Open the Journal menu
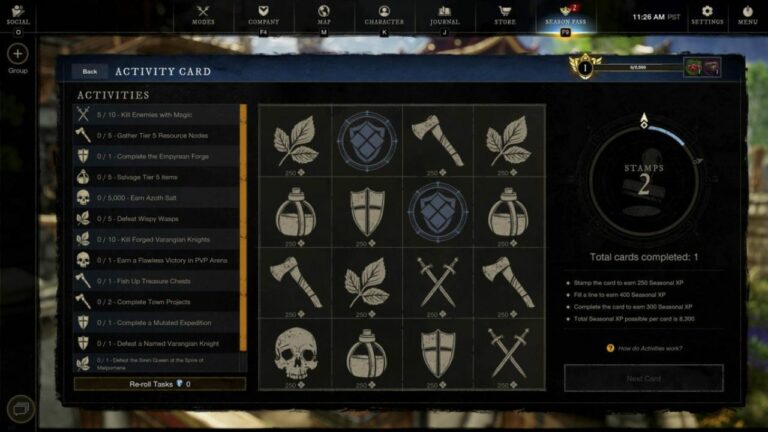The height and width of the screenshot is (432, 768). 445,15
